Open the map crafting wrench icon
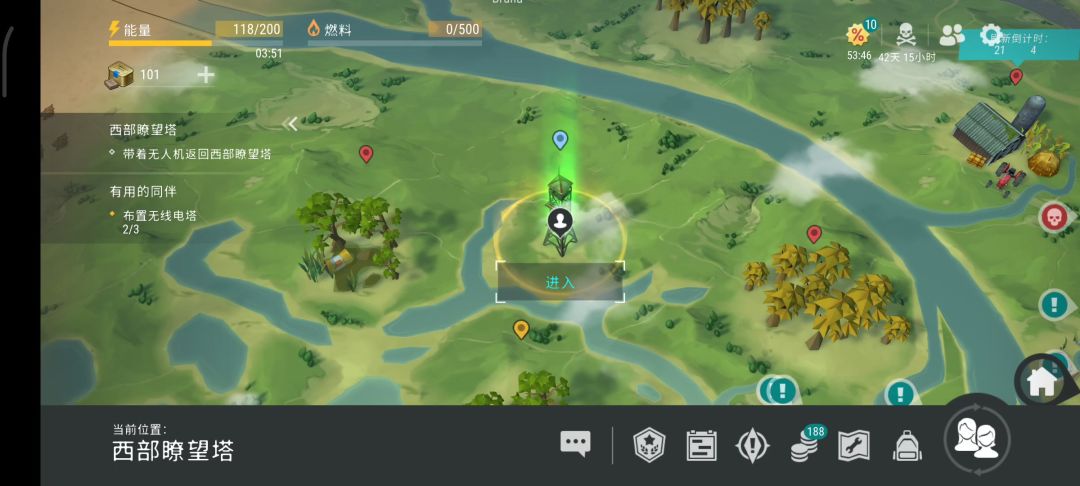This screenshot has width=1080, height=486. coord(853,444)
